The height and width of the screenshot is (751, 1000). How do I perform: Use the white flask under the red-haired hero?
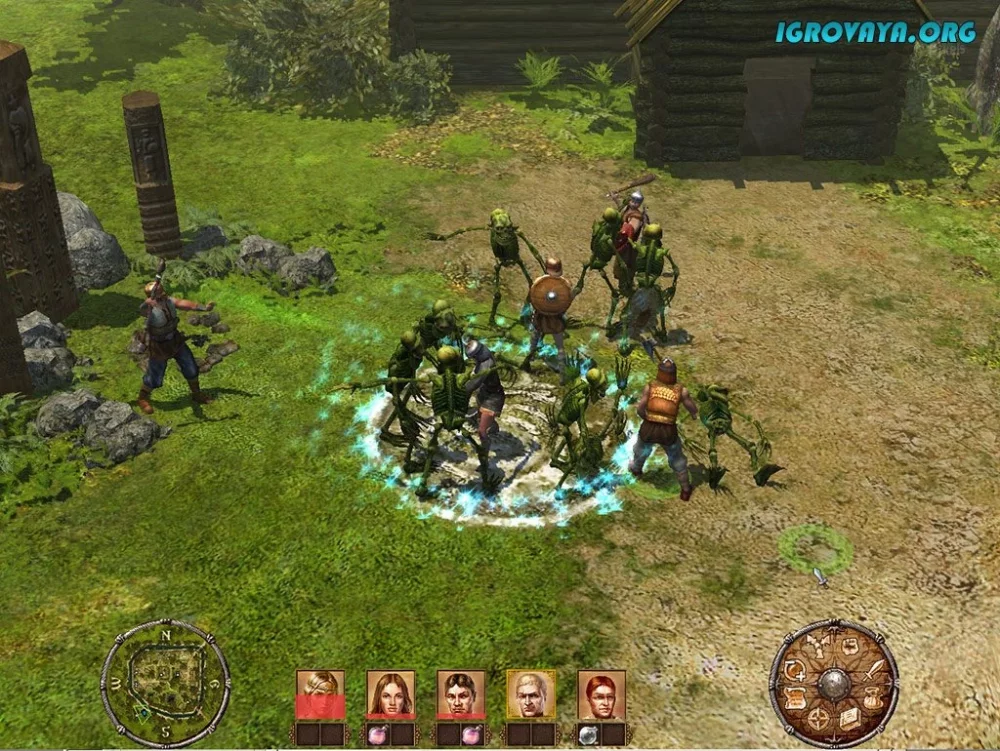(x=590, y=733)
